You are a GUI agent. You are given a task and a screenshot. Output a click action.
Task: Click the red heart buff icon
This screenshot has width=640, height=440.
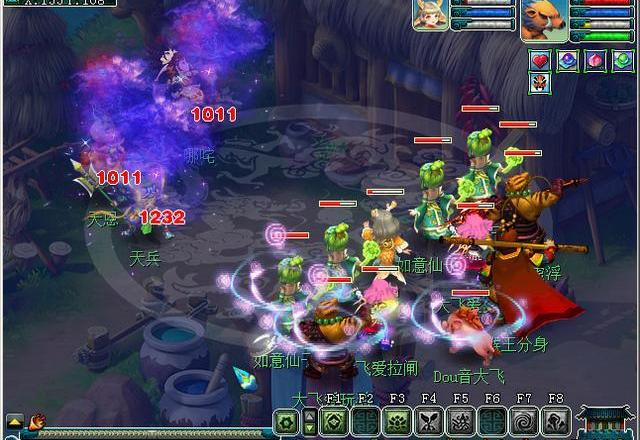point(540,60)
